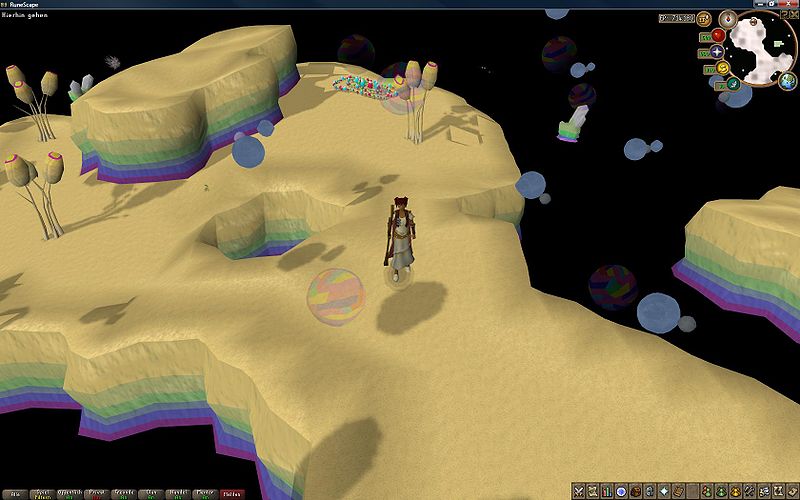Click the red heart hitpoints orb

click(718, 35)
